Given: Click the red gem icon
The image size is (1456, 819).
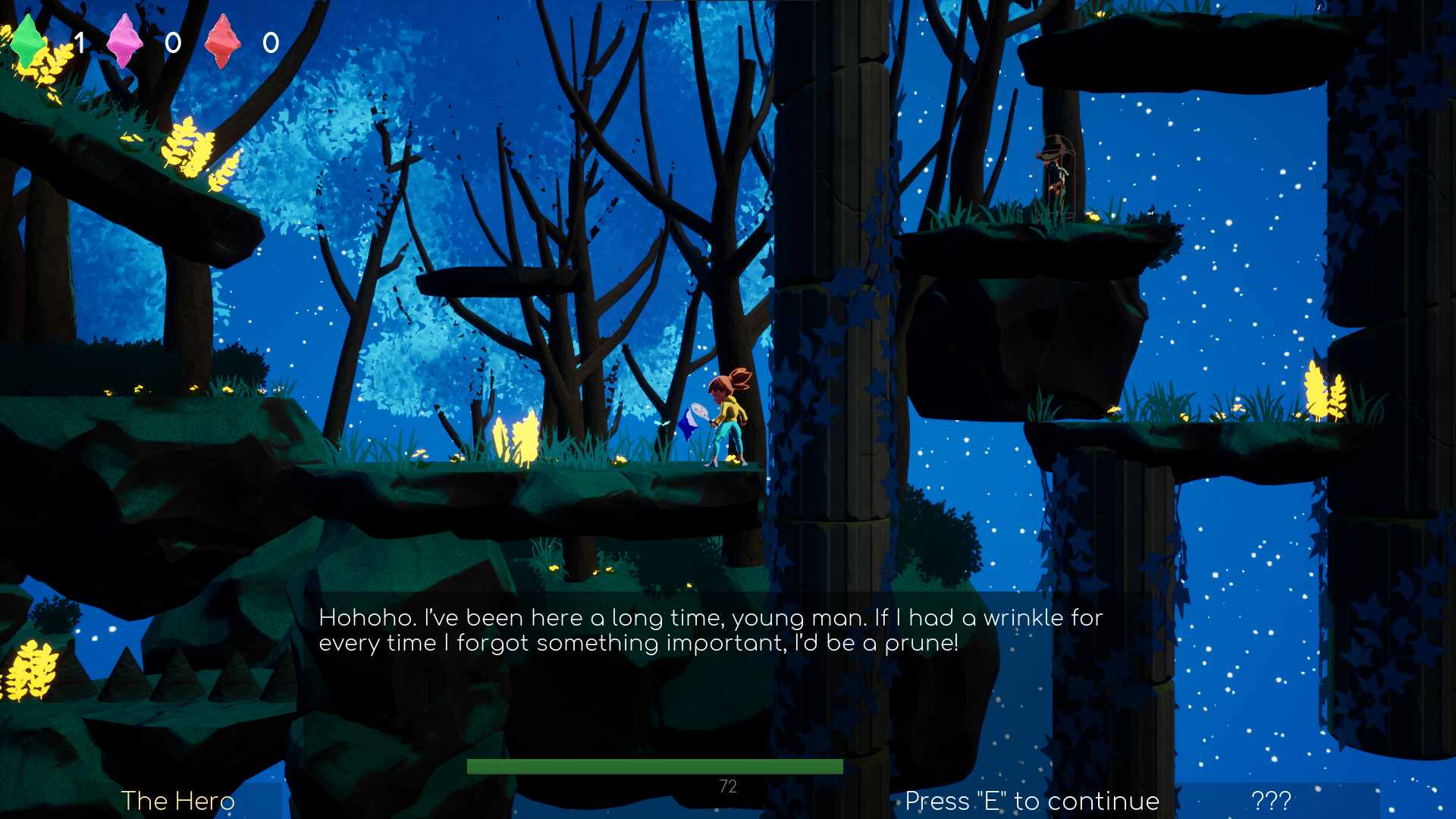Looking at the screenshot, I should (x=222, y=42).
